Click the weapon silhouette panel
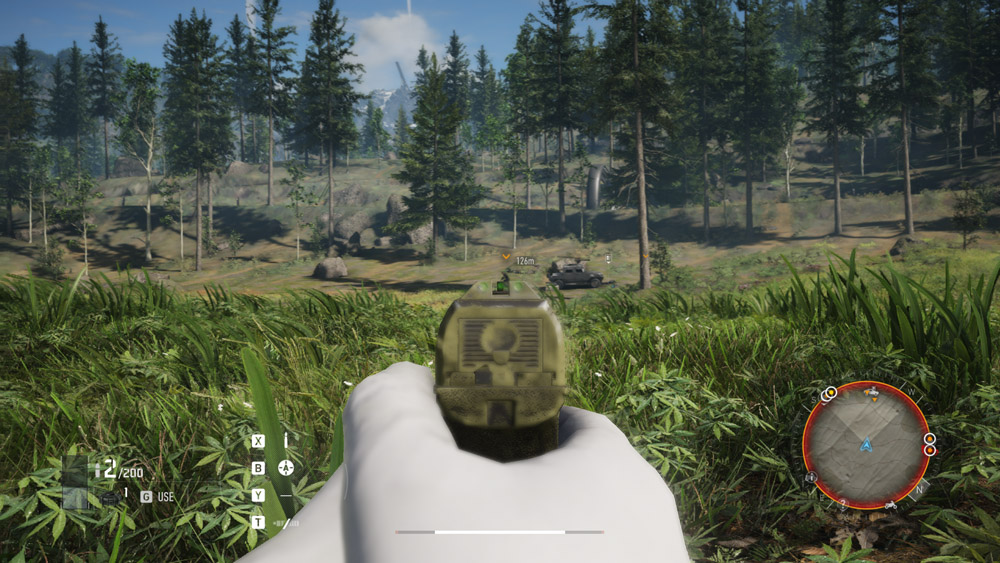Viewport: 1000px width, 563px height. tap(75, 483)
